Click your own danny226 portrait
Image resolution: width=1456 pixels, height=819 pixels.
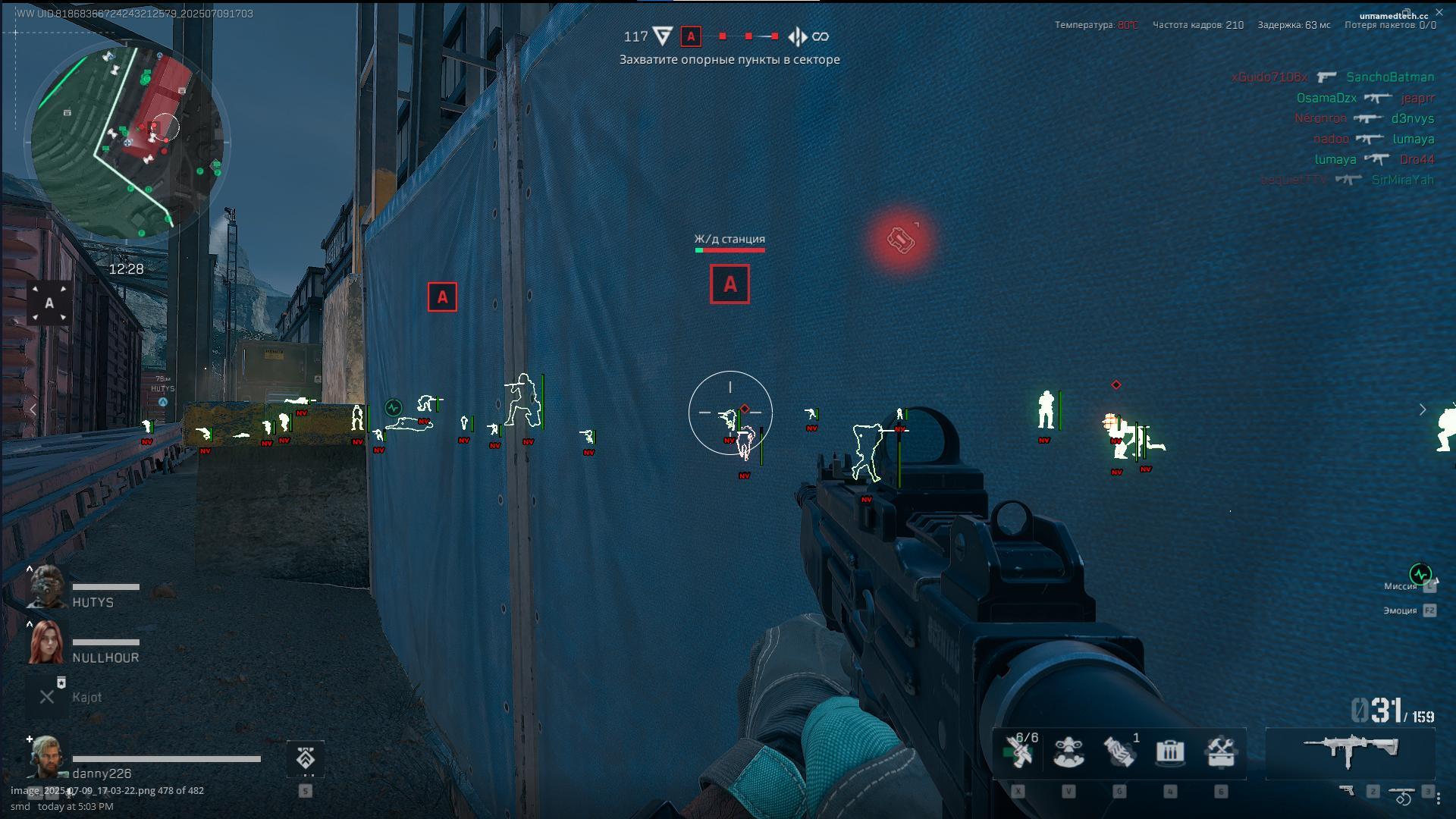47,757
